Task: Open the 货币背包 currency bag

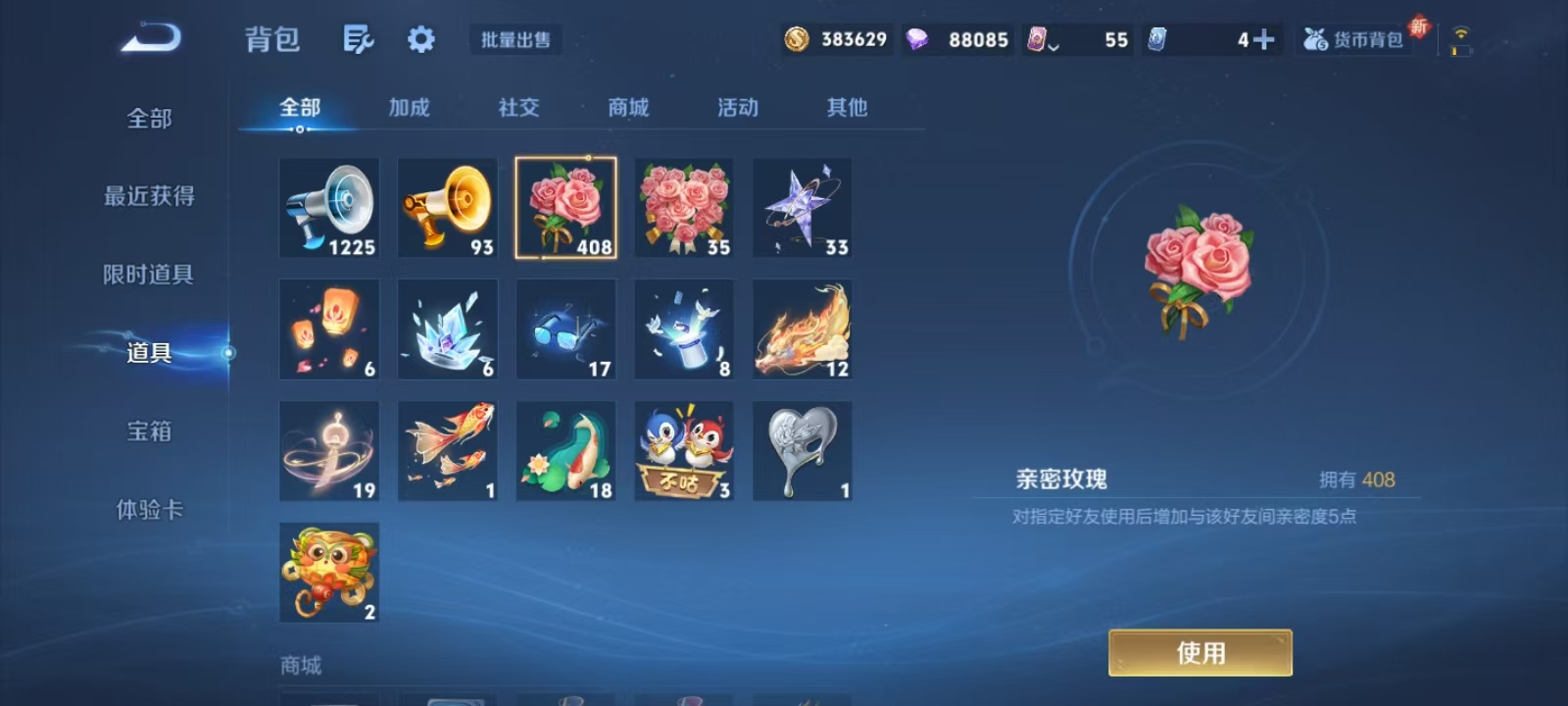Action: (x=1356, y=39)
